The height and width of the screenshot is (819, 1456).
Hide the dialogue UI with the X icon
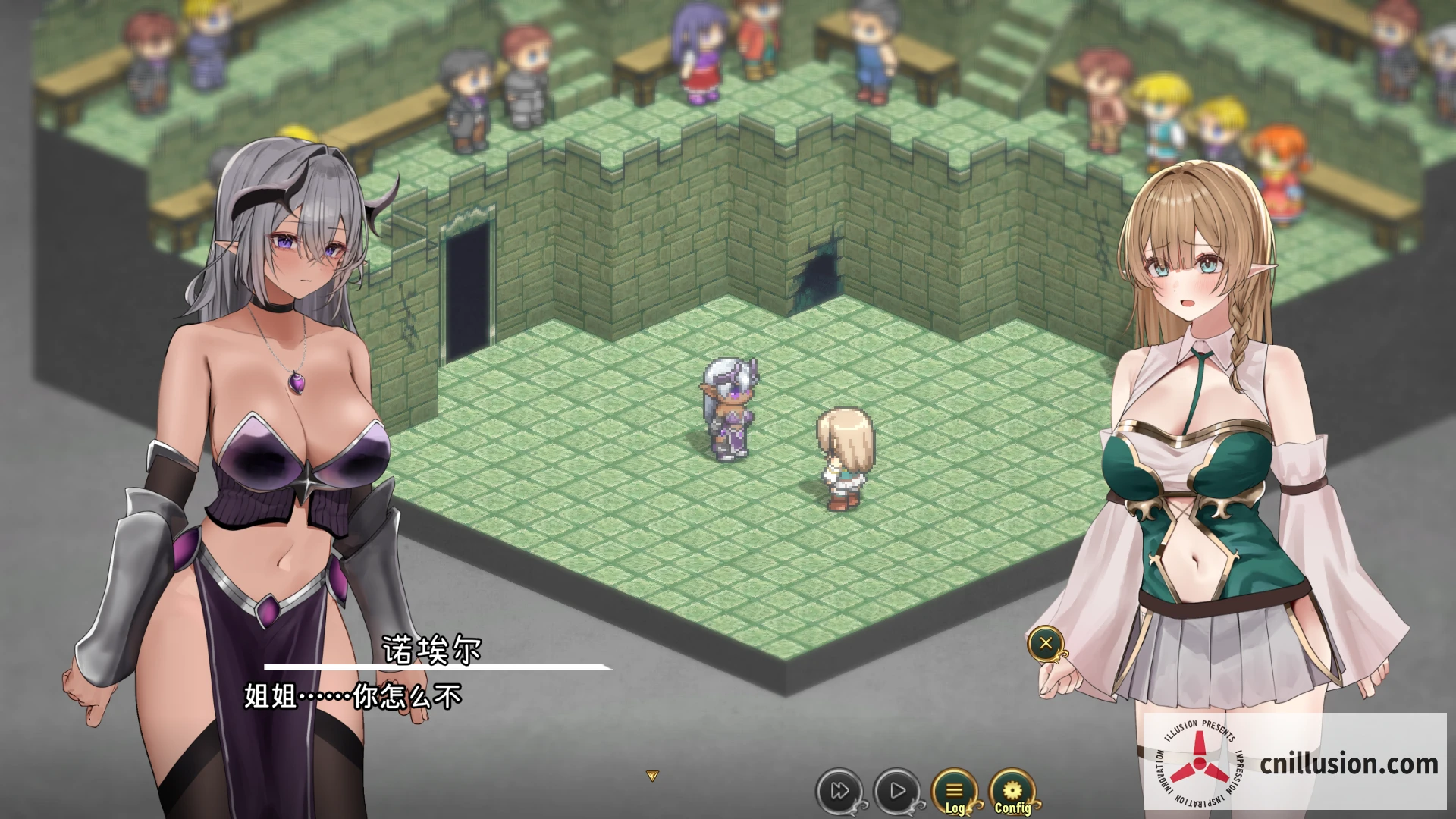coord(1046,644)
